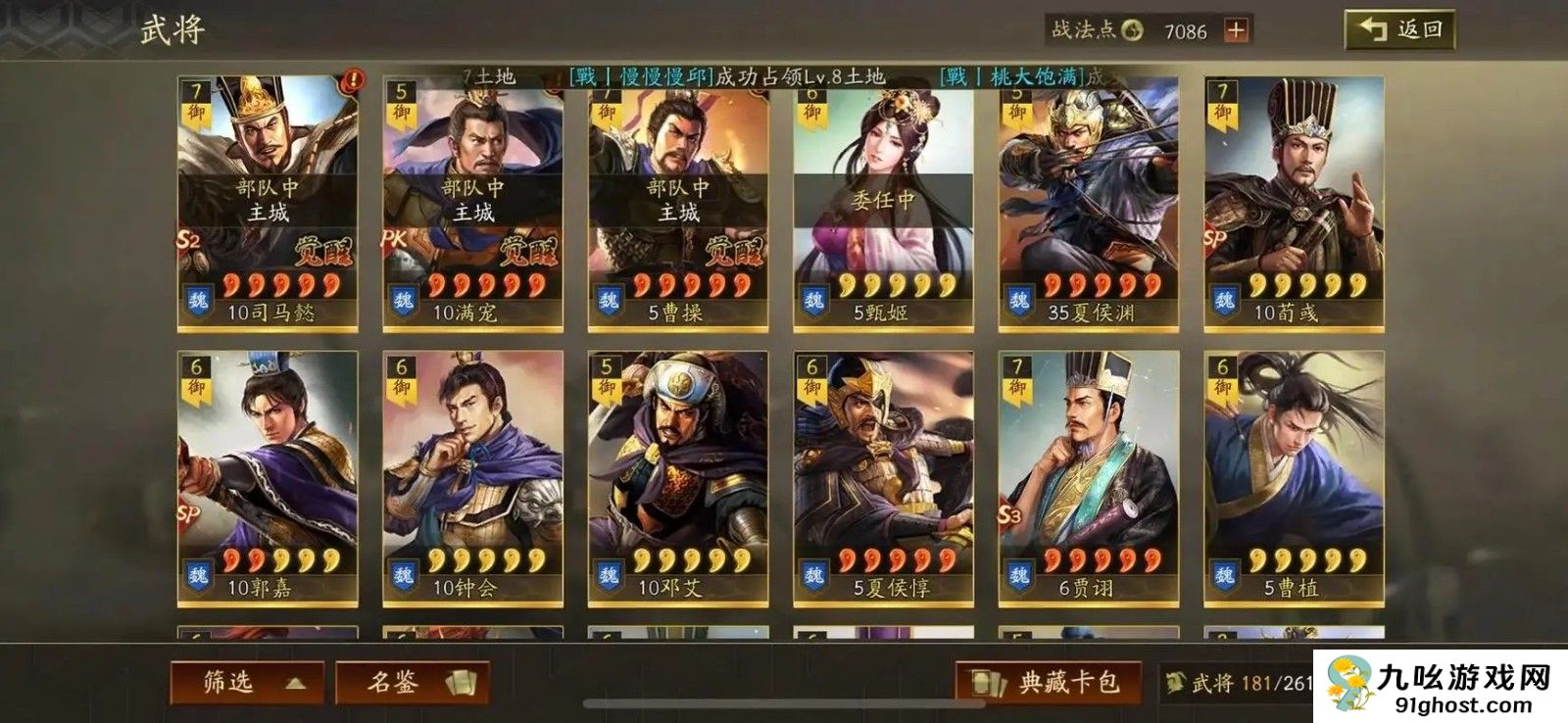Select the 郭嘉 general card
Viewport: 1568px width, 723px height.
click(x=268, y=478)
